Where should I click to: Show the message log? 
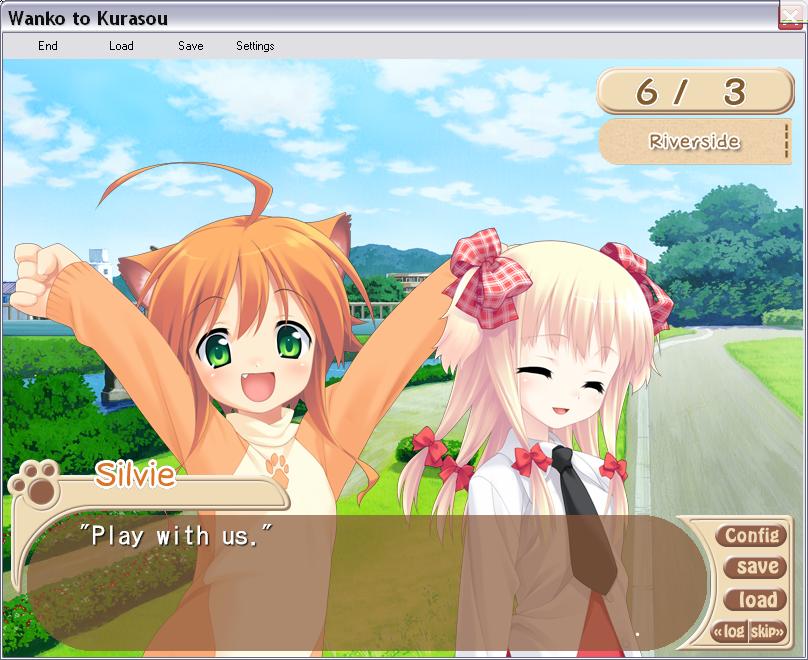tap(731, 632)
